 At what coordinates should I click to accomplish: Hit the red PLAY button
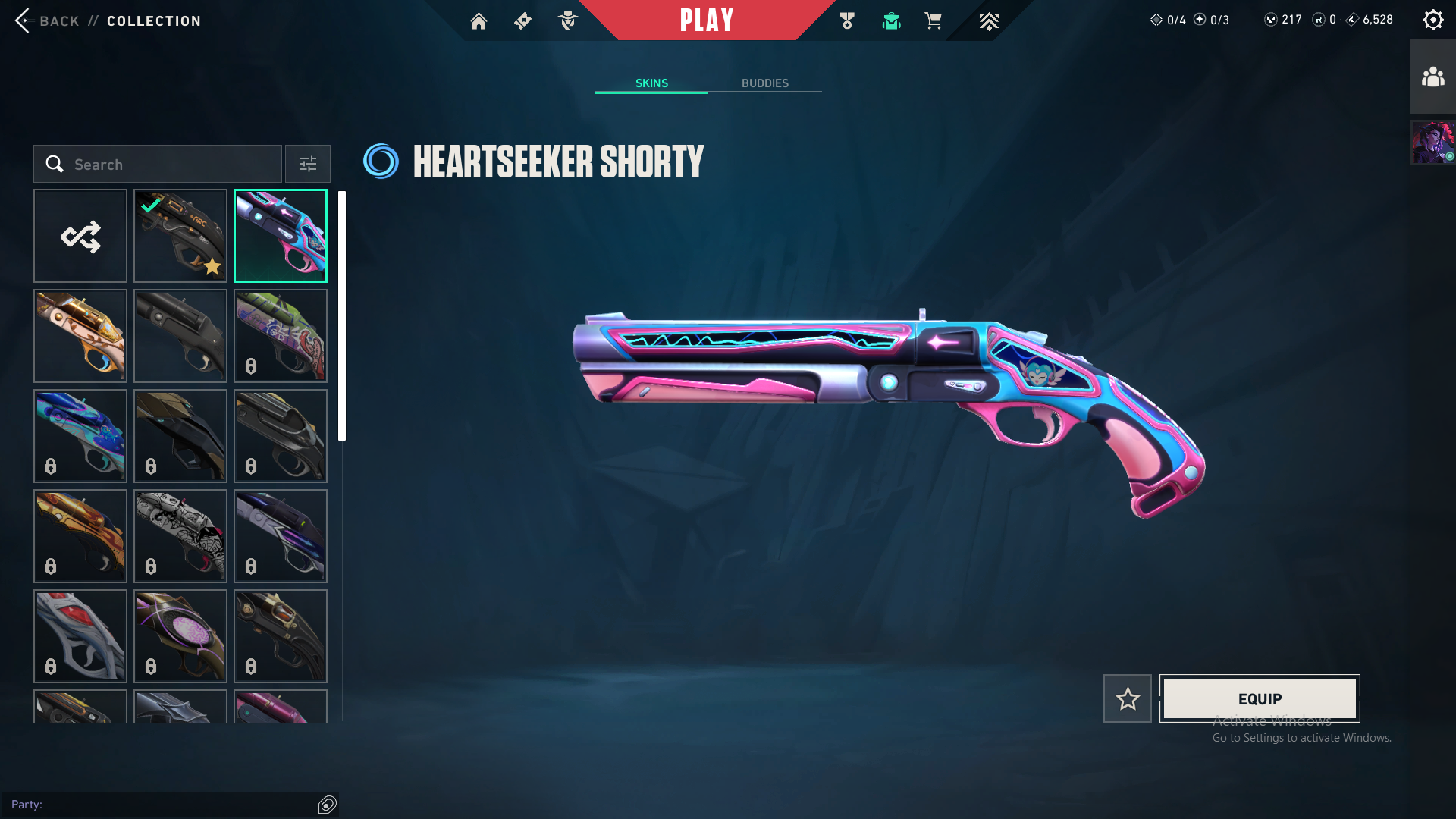click(x=706, y=20)
